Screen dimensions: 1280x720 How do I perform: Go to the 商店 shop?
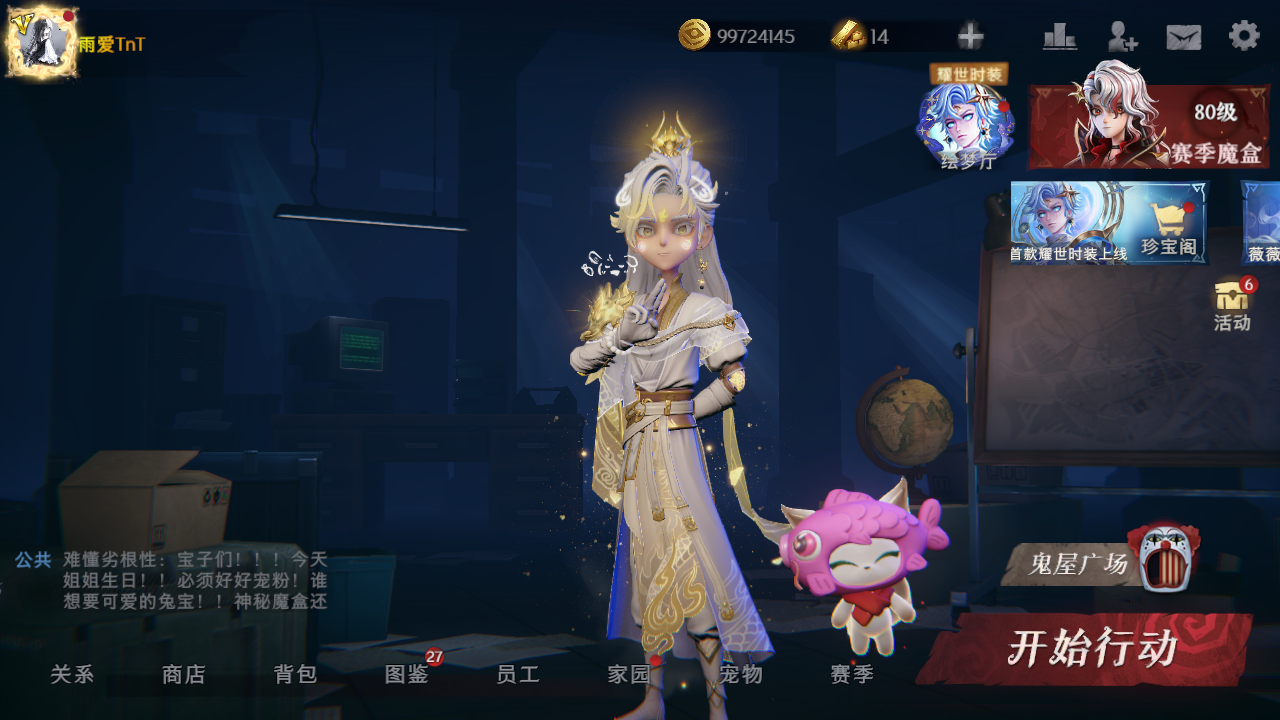point(184,675)
